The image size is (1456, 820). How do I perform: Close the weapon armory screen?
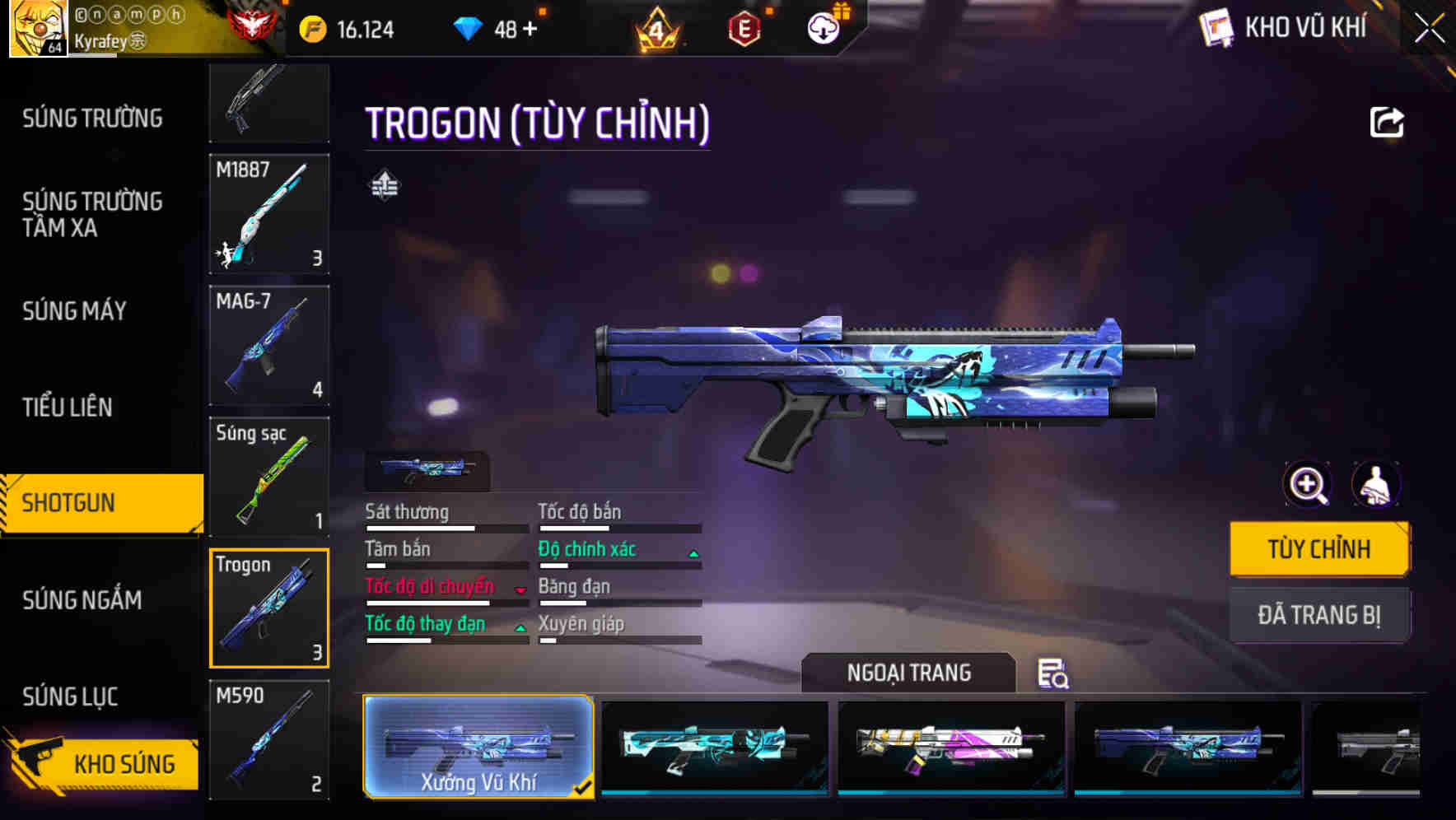point(1429,29)
